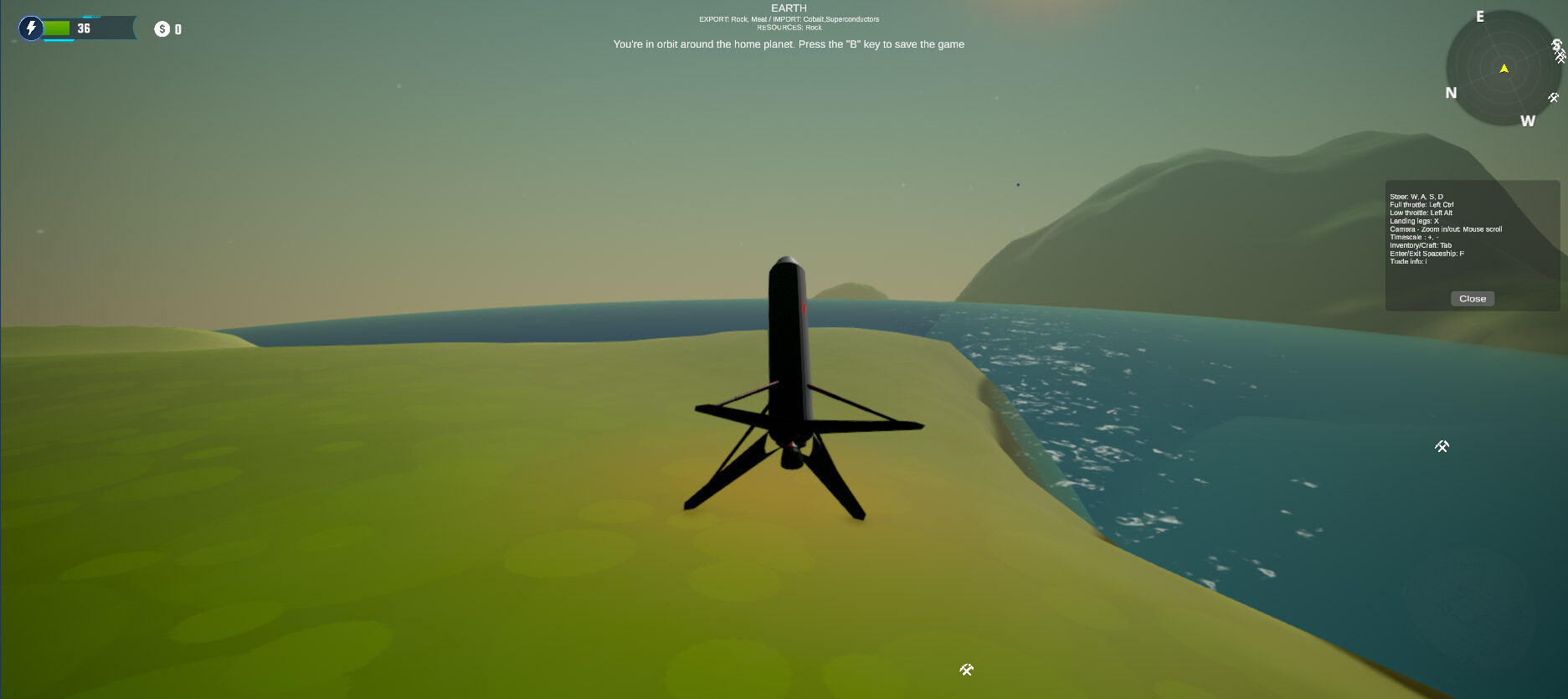Expand the Trade info: i hint entry
Viewport: 1568px width, 699px height.
[1409, 260]
